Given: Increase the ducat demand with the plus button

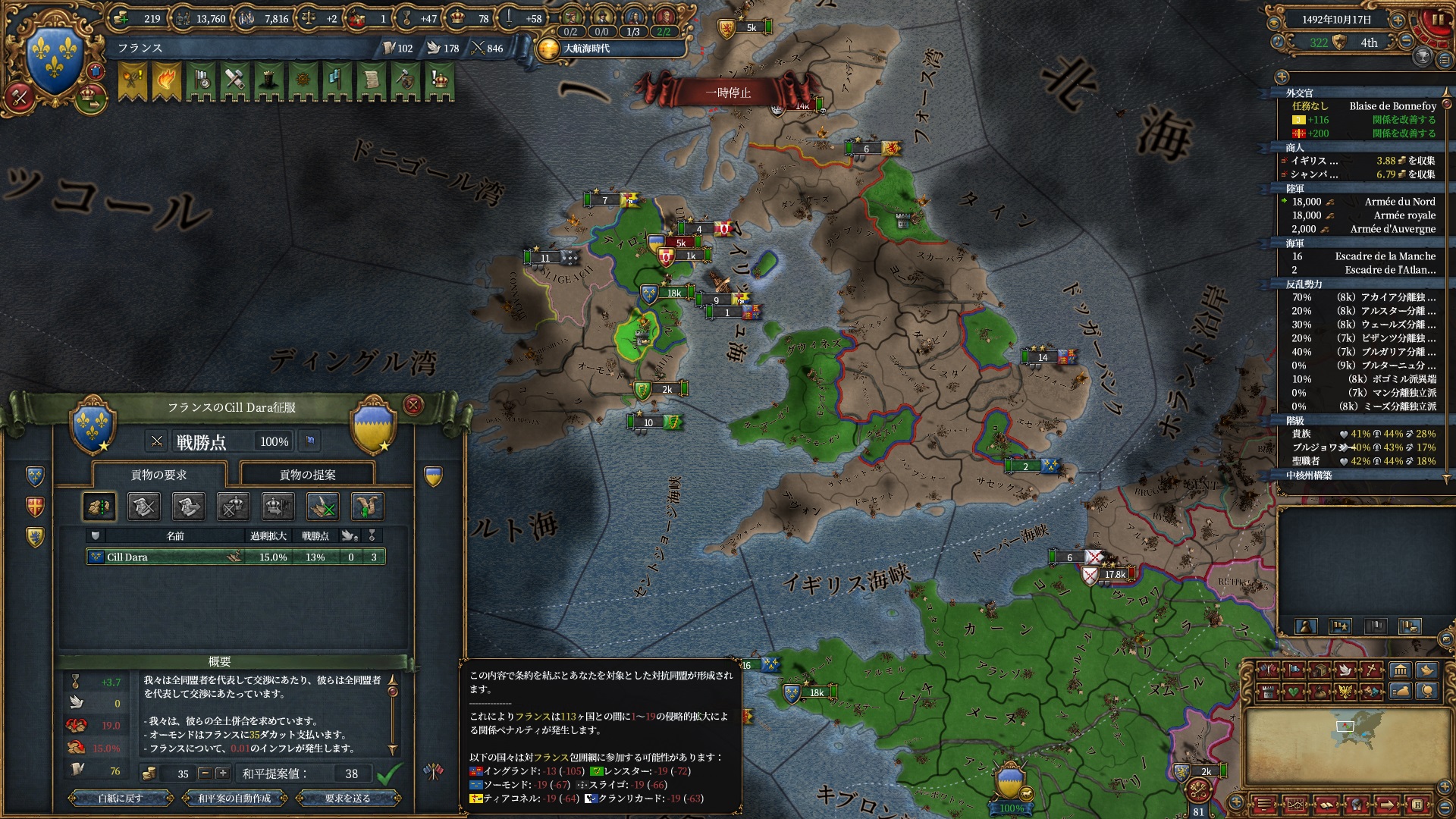Looking at the screenshot, I should click(x=222, y=773).
